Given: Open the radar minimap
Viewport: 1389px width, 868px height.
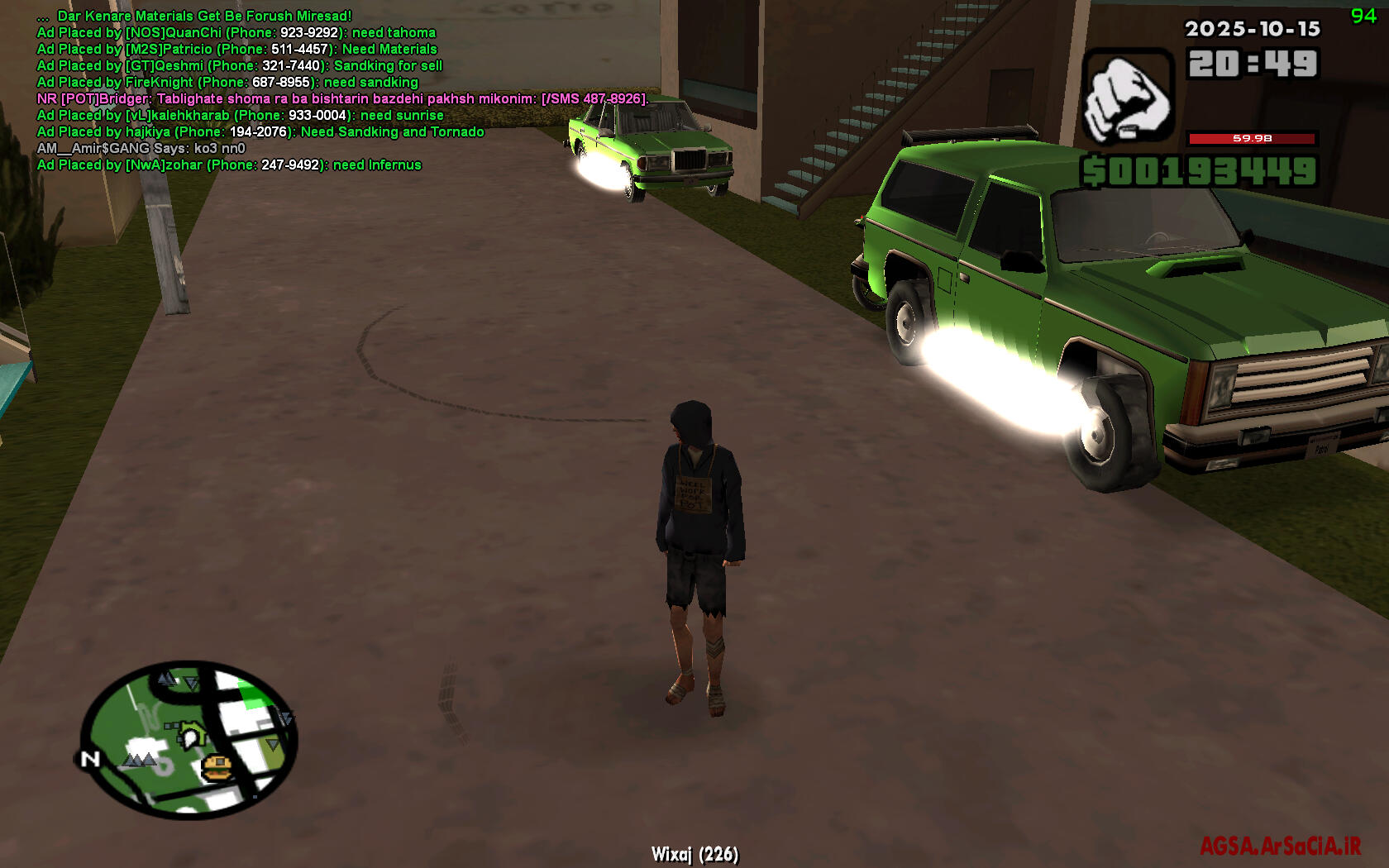Looking at the screenshot, I should click(x=189, y=739).
